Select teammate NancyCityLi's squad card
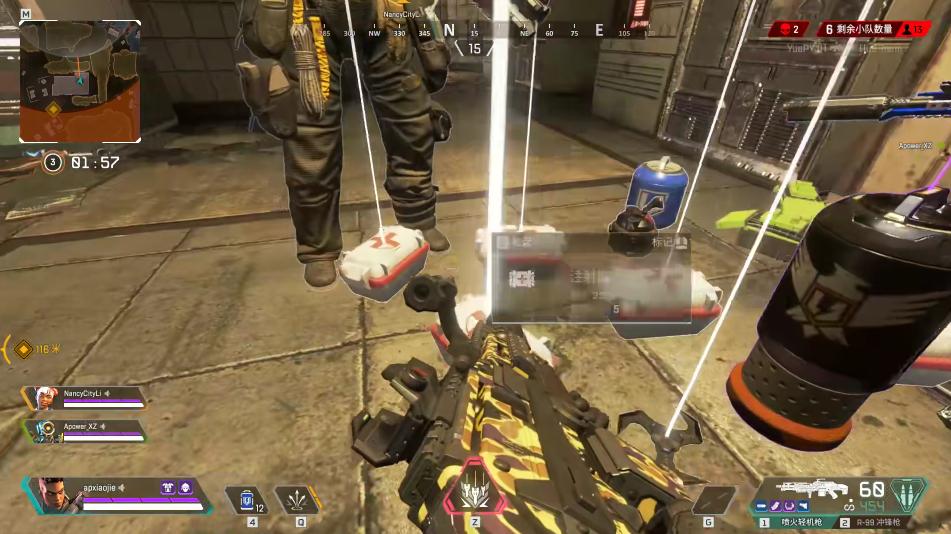The width and height of the screenshot is (951, 534). [84, 397]
